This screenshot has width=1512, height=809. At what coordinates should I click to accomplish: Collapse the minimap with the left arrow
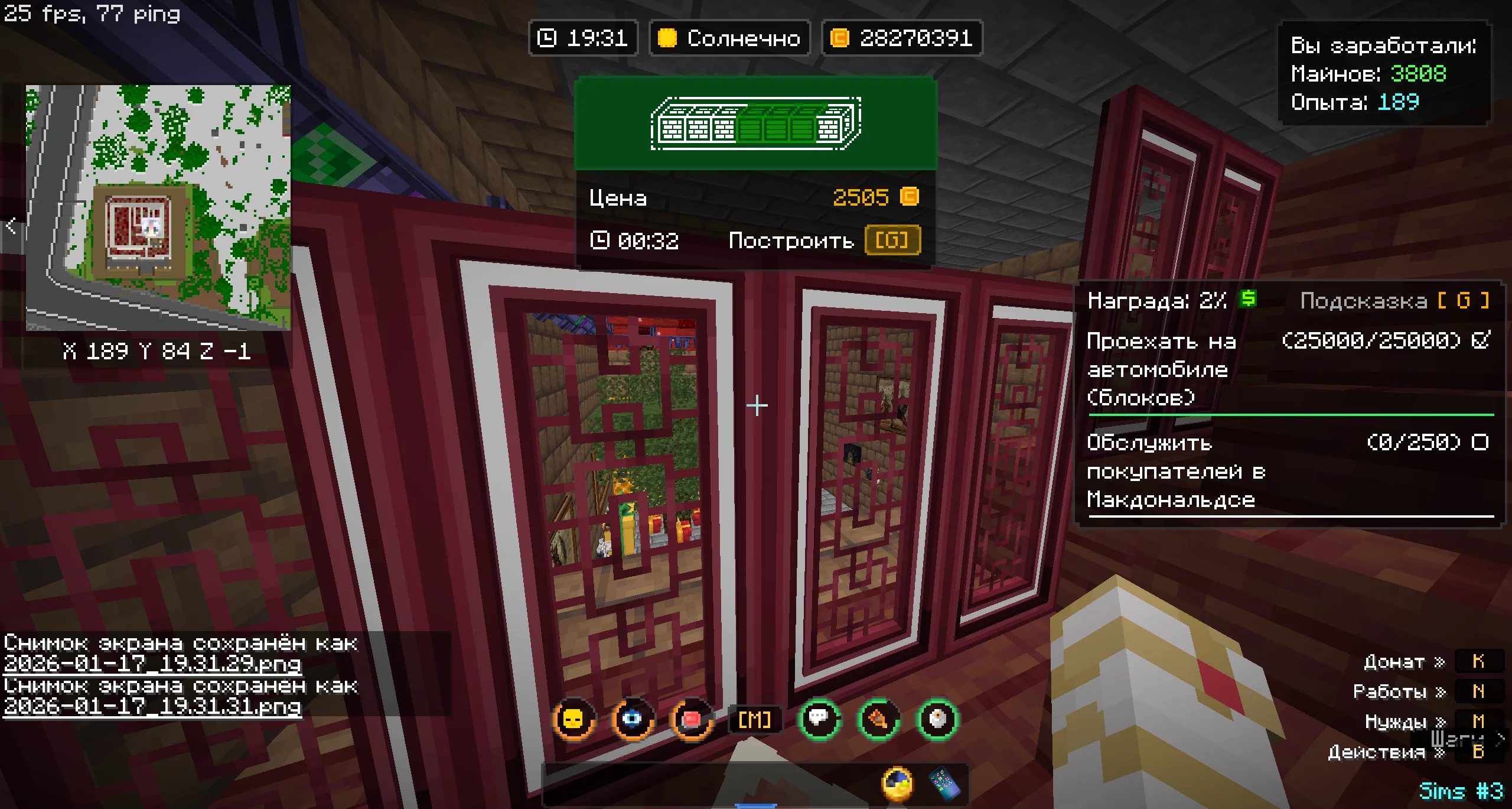[x=11, y=226]
